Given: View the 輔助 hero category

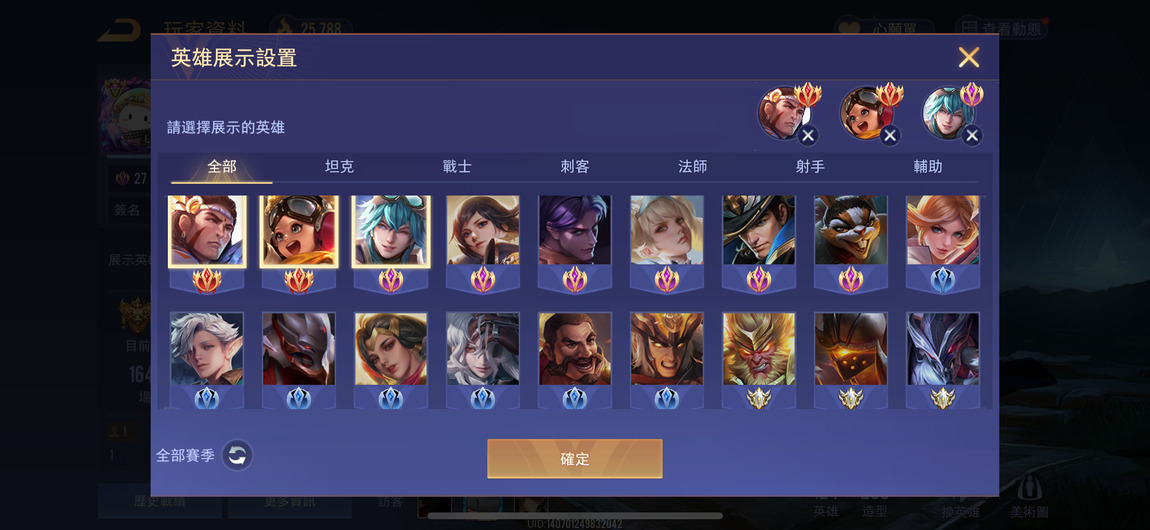Looking at the screenshot, I should [928, 167].
